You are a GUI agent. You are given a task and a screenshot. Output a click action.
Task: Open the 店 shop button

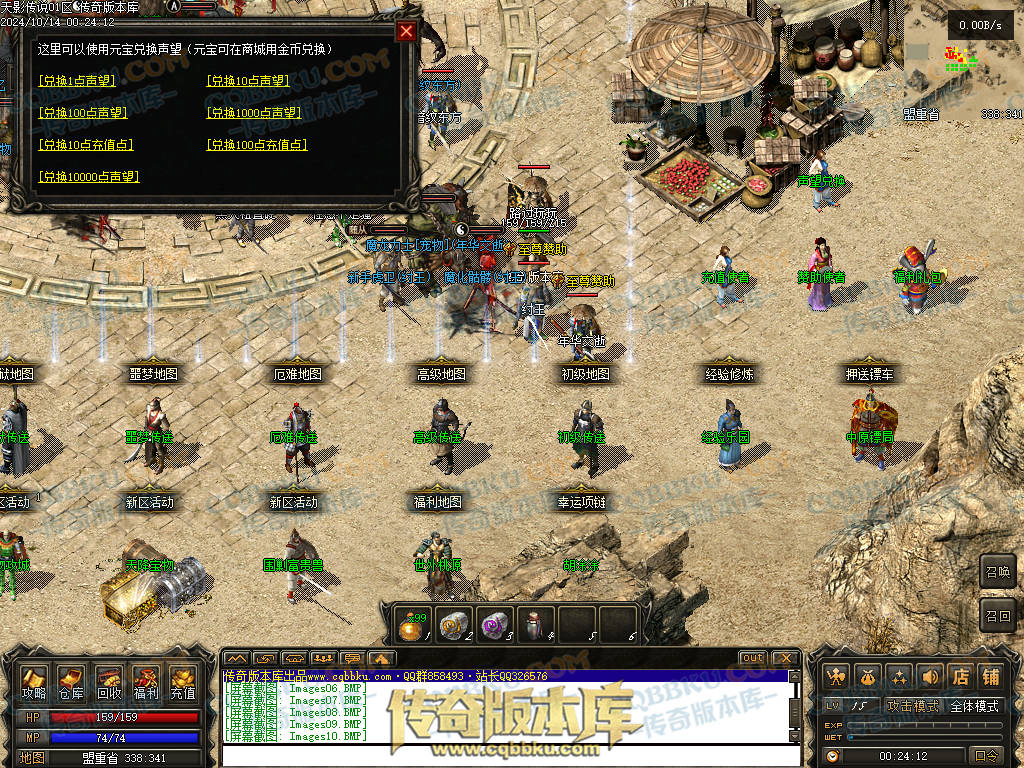coord(961,677)
